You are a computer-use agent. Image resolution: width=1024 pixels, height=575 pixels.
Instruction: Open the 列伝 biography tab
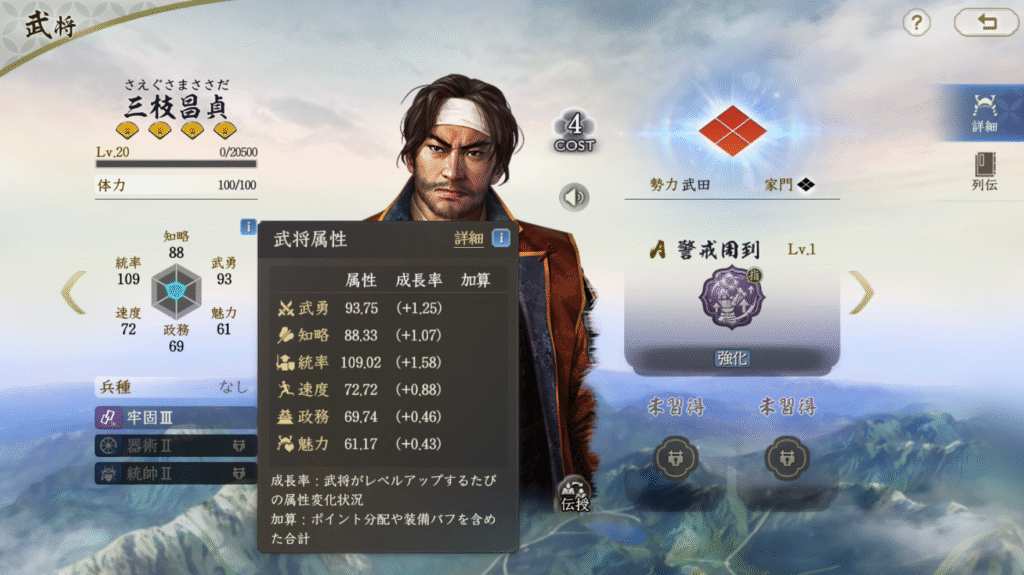click(984, 171)
